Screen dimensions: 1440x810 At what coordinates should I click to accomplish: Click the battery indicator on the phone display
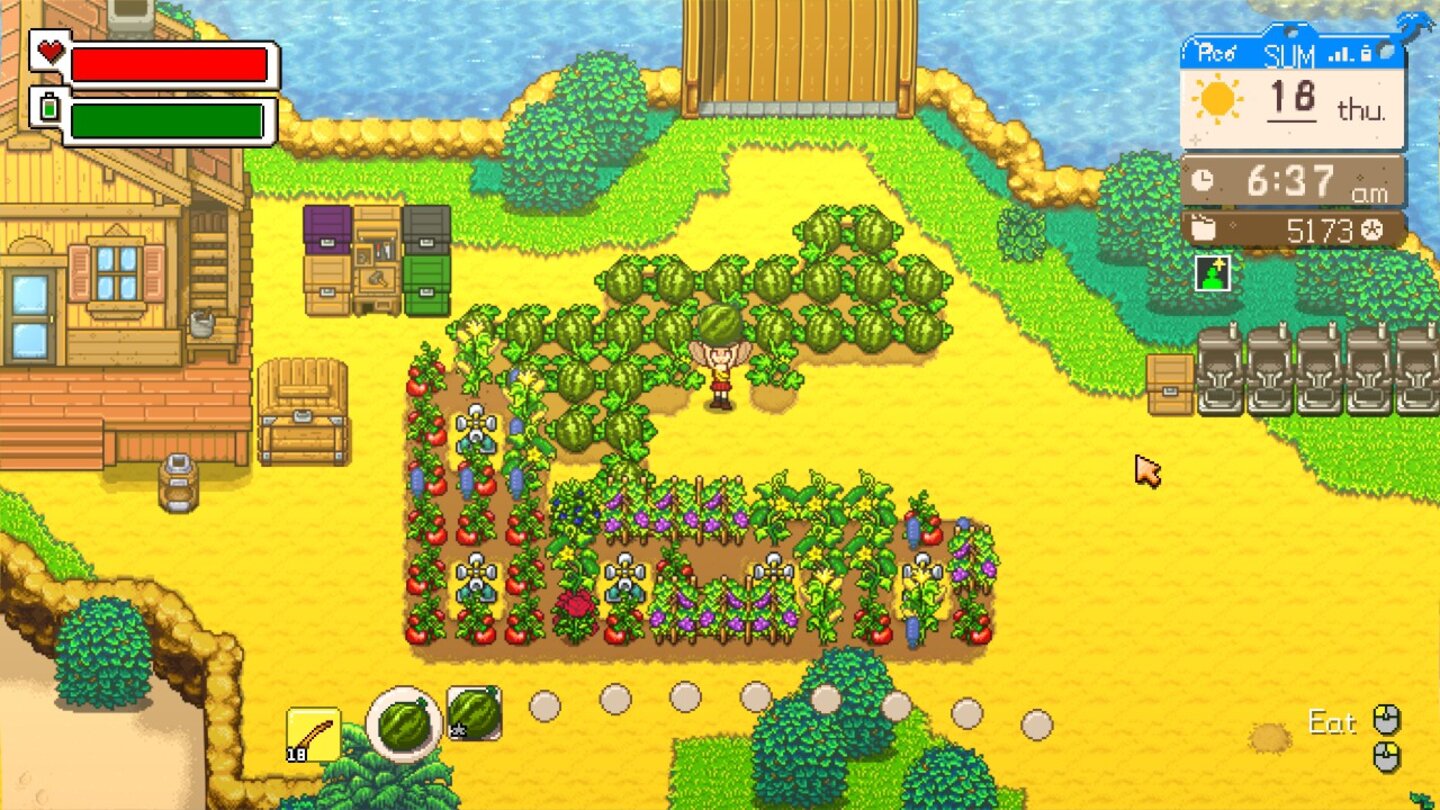pos(1366,55)
